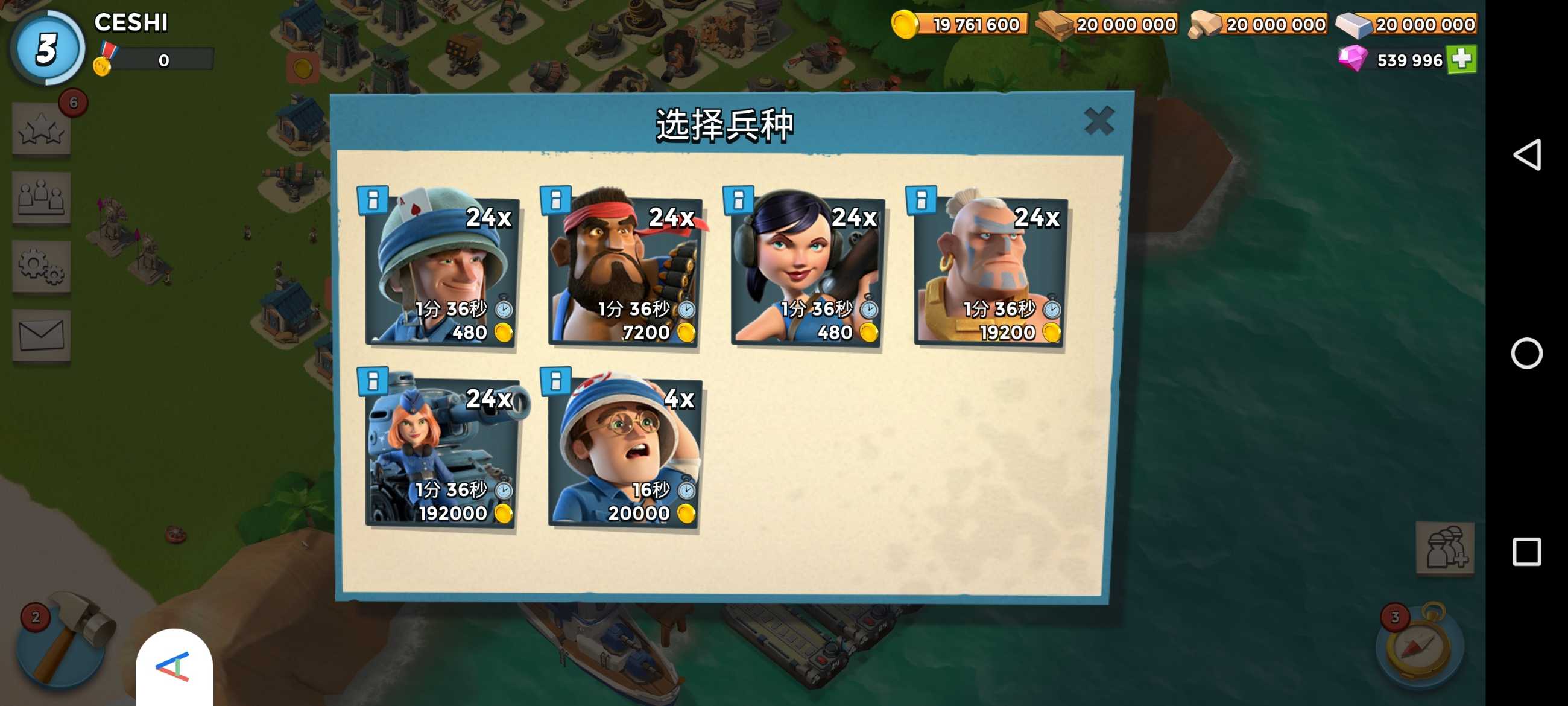
Task: Open the Tank's info button
Action: (373, 381)
